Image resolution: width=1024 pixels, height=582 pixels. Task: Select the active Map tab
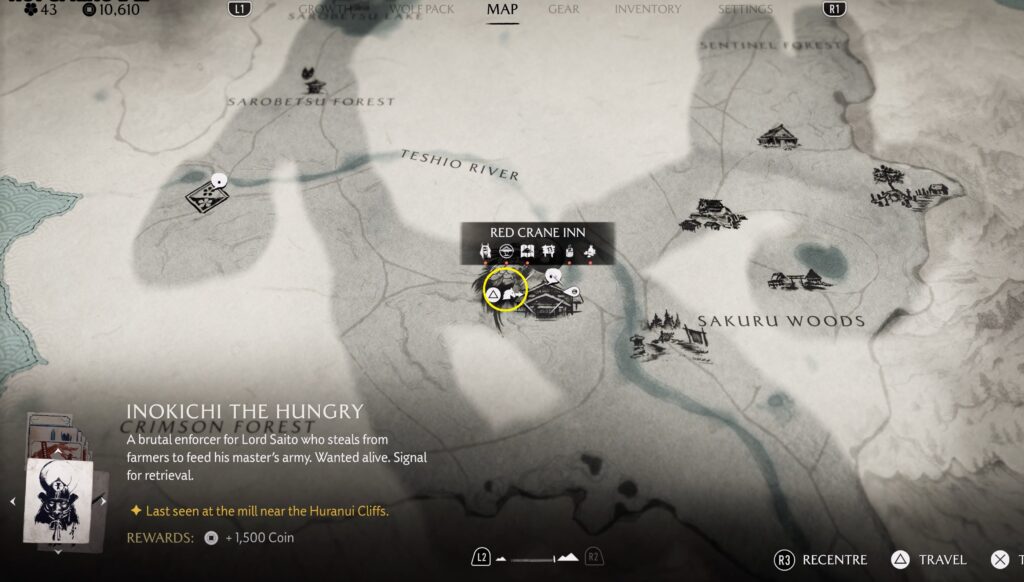[x=502, y=10]
